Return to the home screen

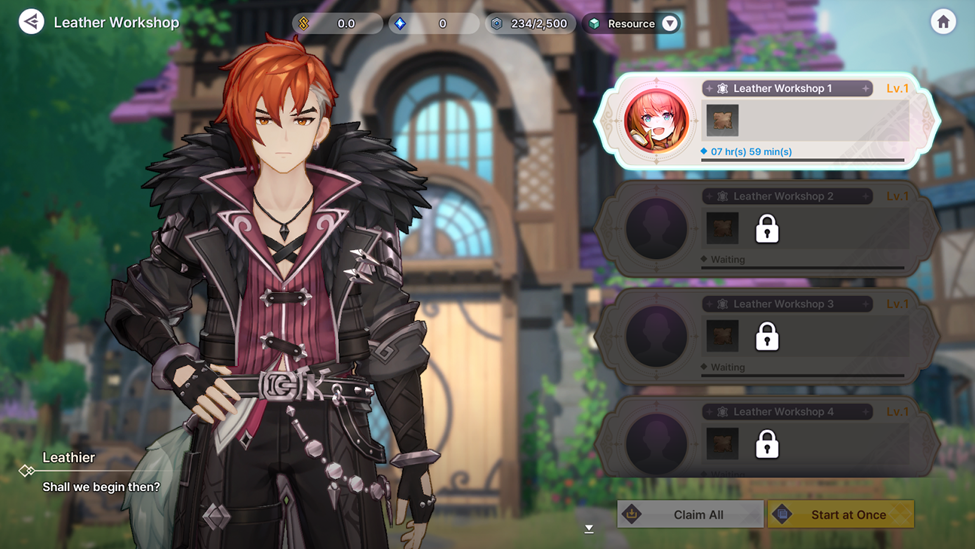943,22
